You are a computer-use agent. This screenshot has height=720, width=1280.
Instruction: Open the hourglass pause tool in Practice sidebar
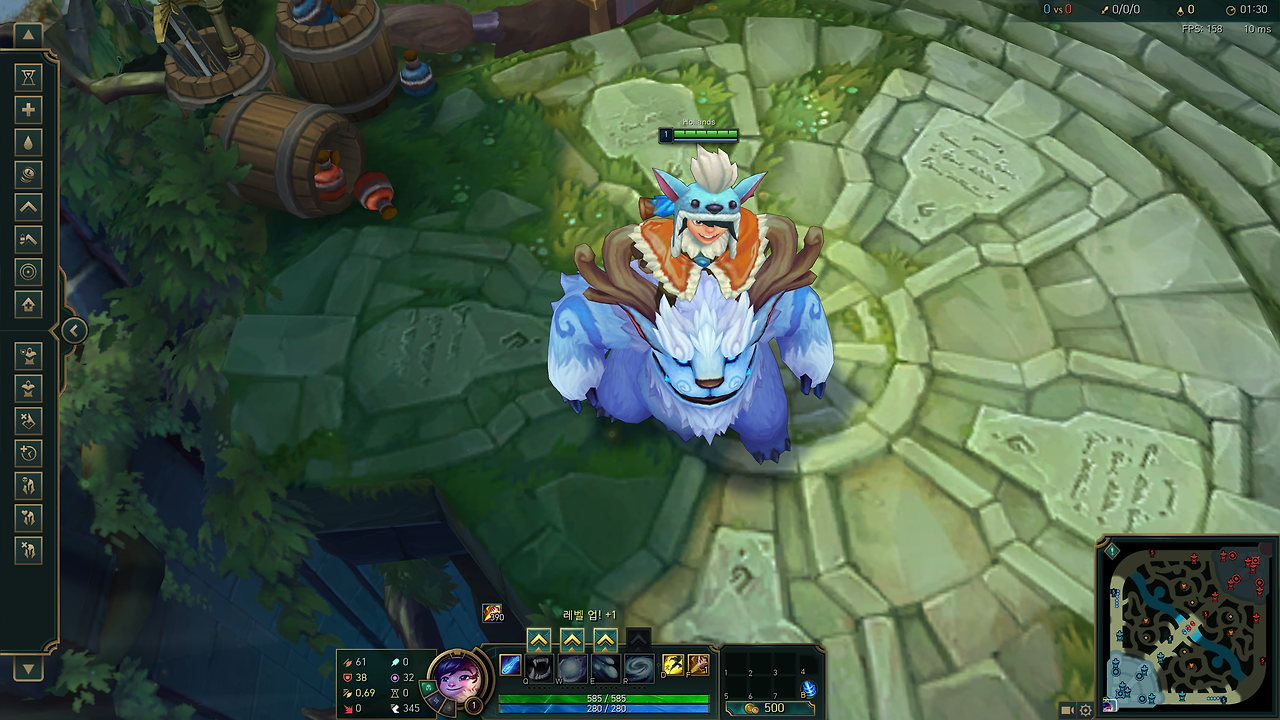pos(28,77)
